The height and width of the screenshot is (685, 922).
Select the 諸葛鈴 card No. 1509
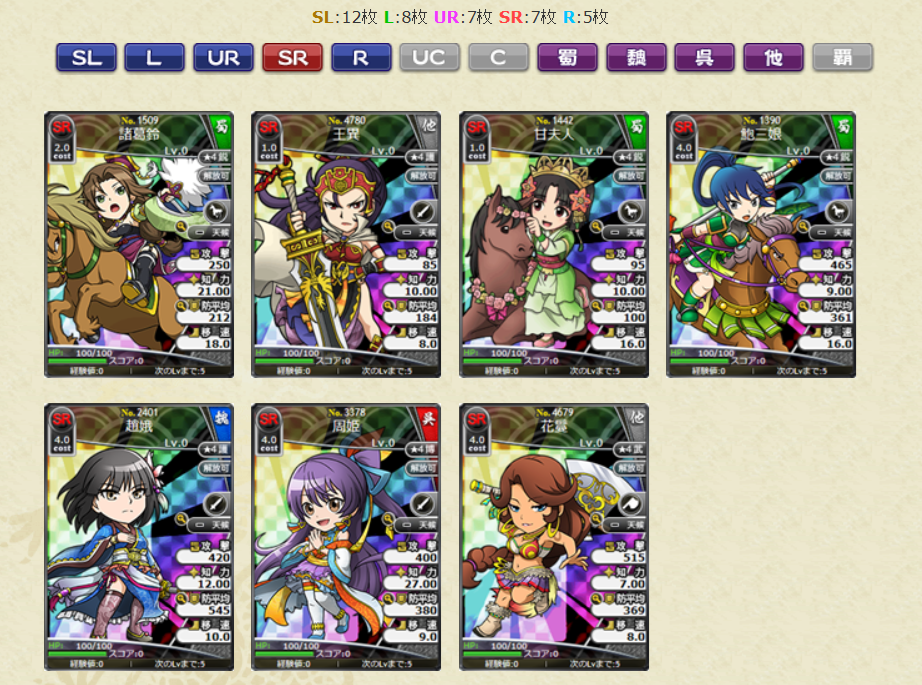pos(139,244)
